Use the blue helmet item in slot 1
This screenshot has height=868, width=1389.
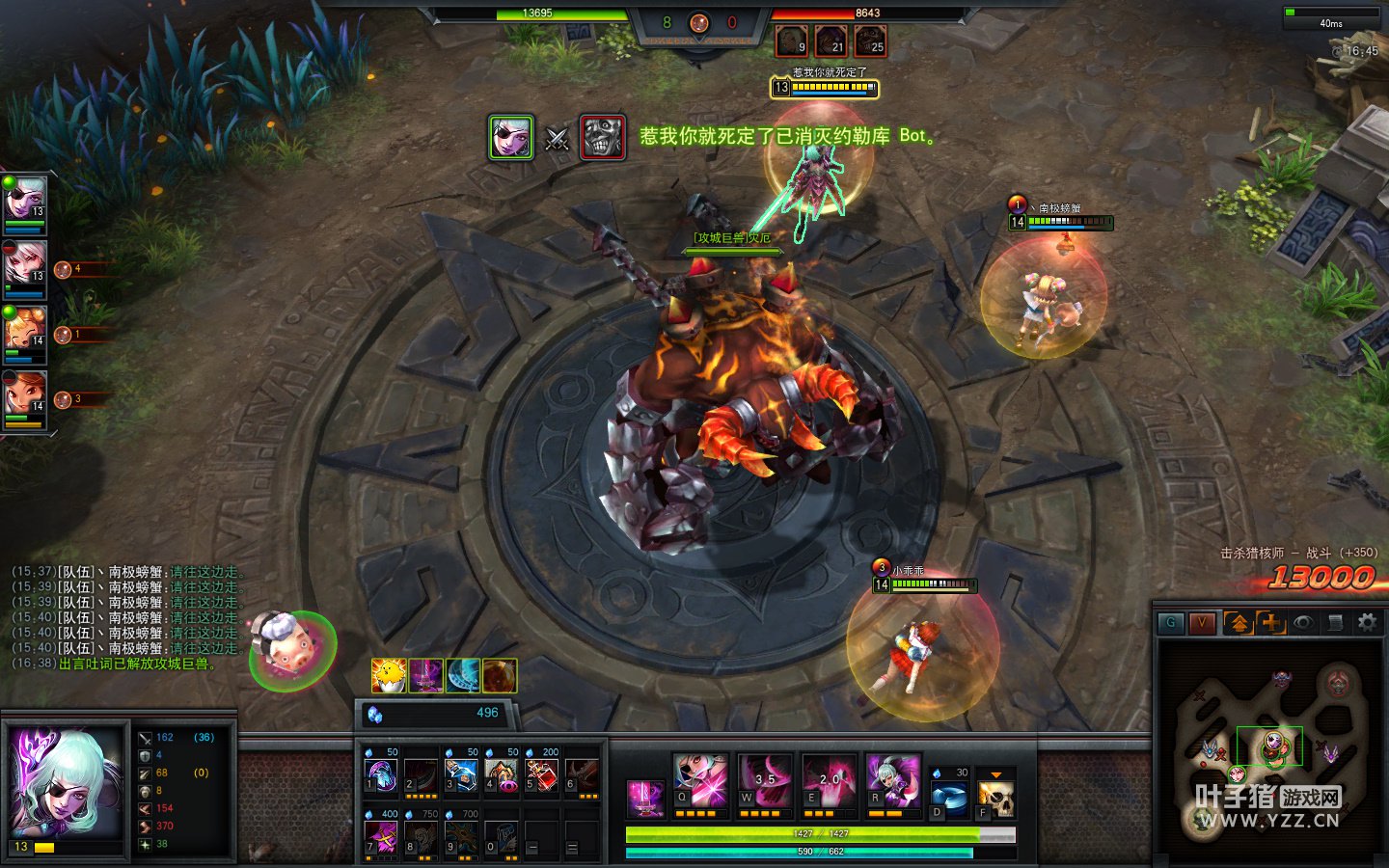click(381, 775)
